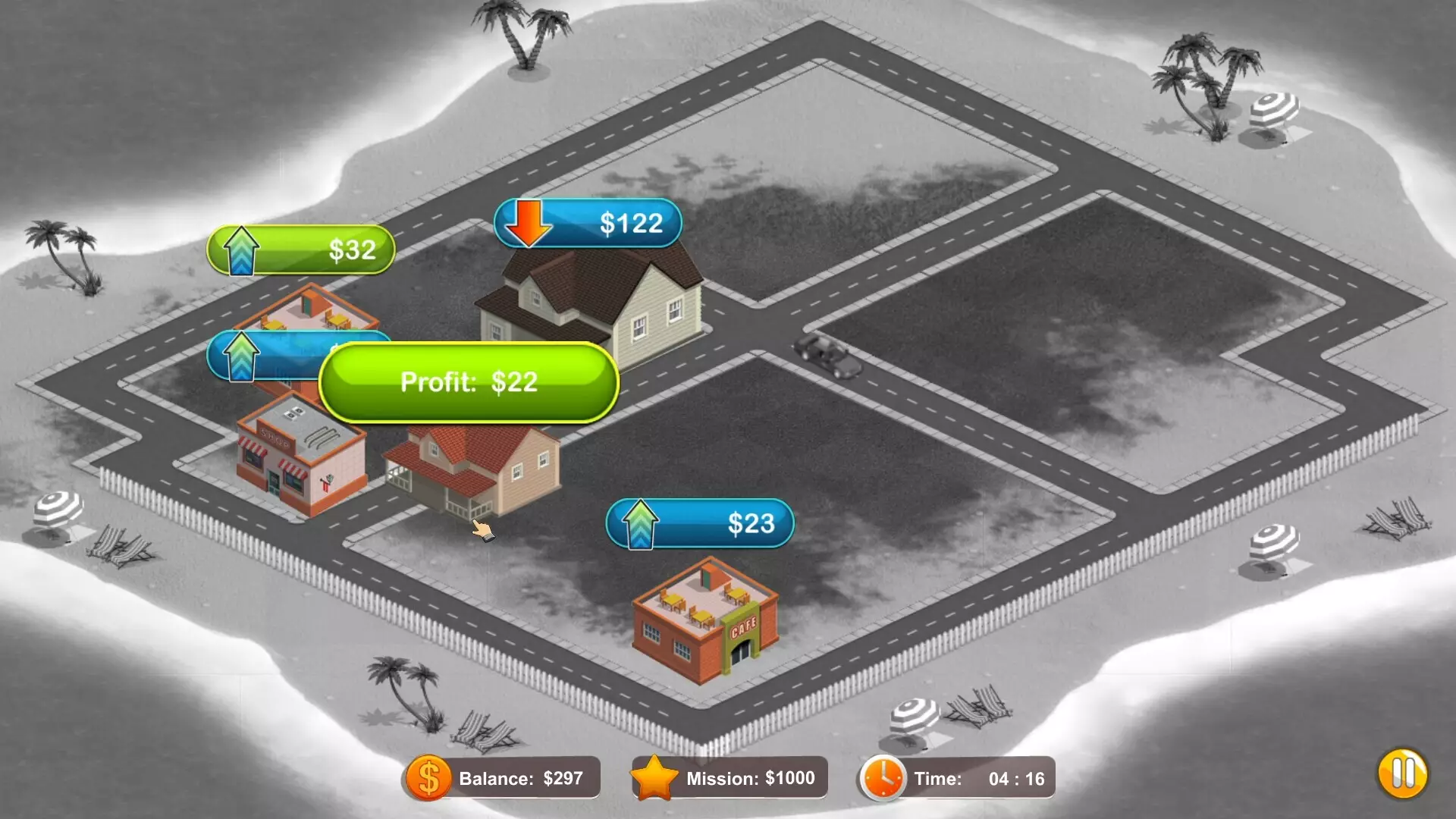Image resolution: width=1456 pixels, height=819 pixels.
Task: Select the gold star Mission icon
Action: [657, 777]
